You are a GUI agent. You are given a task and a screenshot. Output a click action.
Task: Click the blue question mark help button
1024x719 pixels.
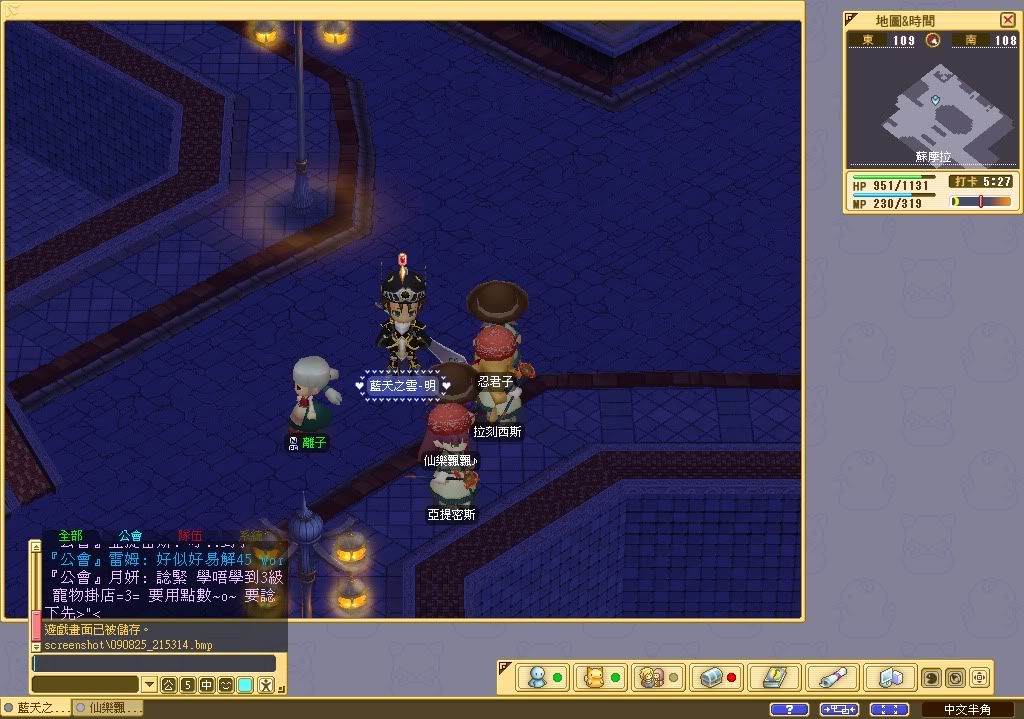click(789, 709)
